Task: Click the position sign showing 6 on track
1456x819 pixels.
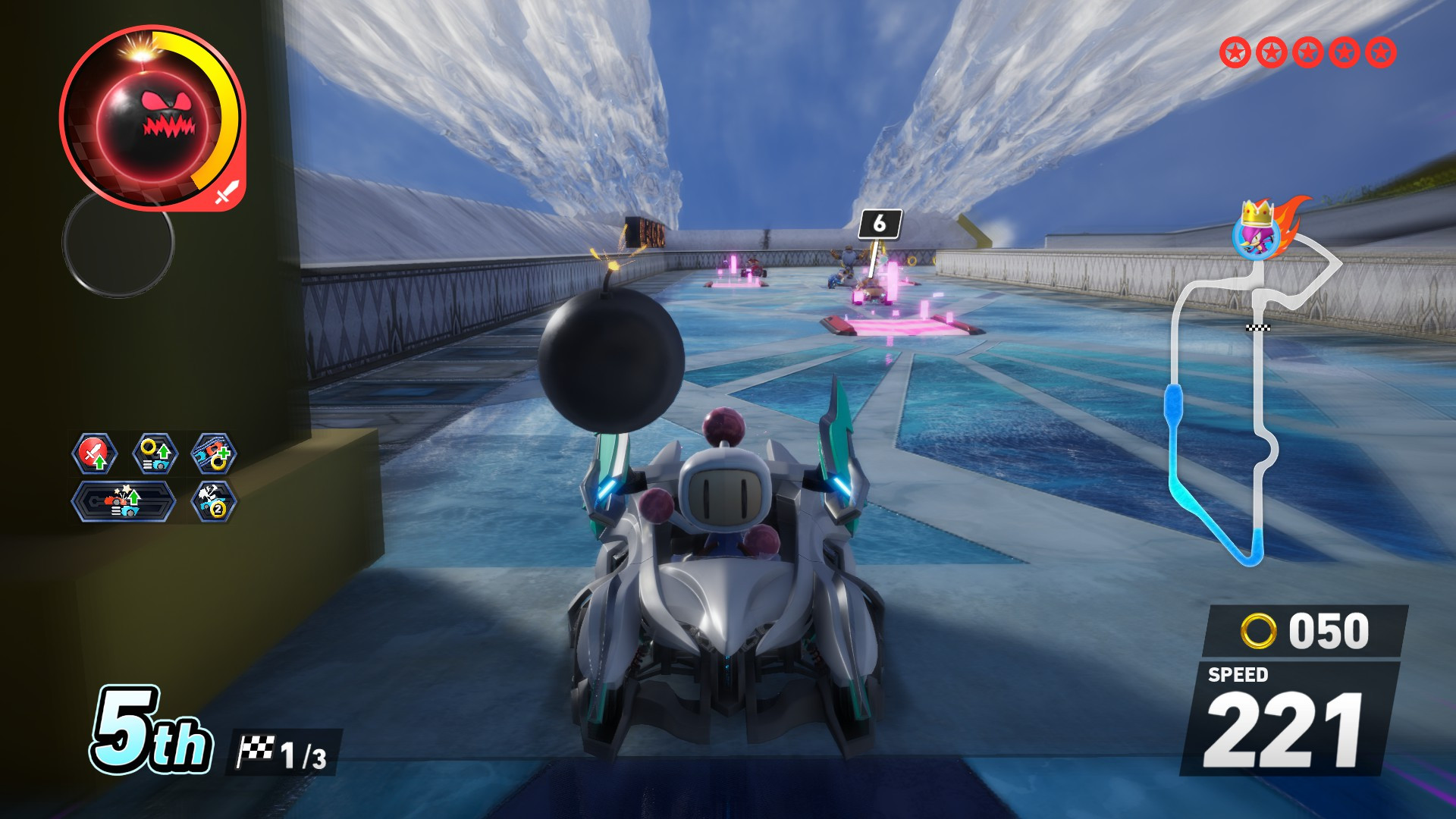Action: click(878, 223)
